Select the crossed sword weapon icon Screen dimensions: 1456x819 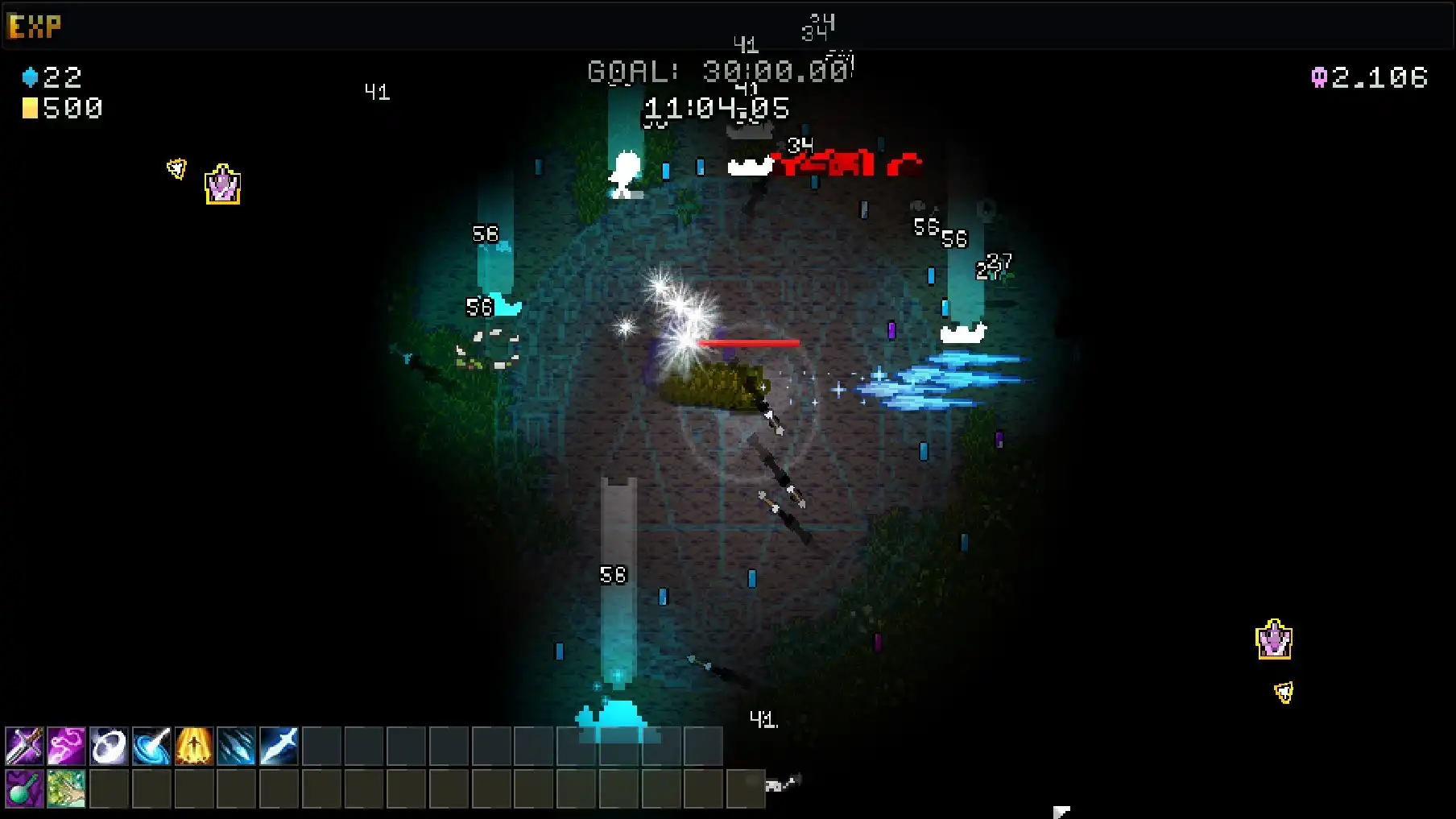pos(24,747)
